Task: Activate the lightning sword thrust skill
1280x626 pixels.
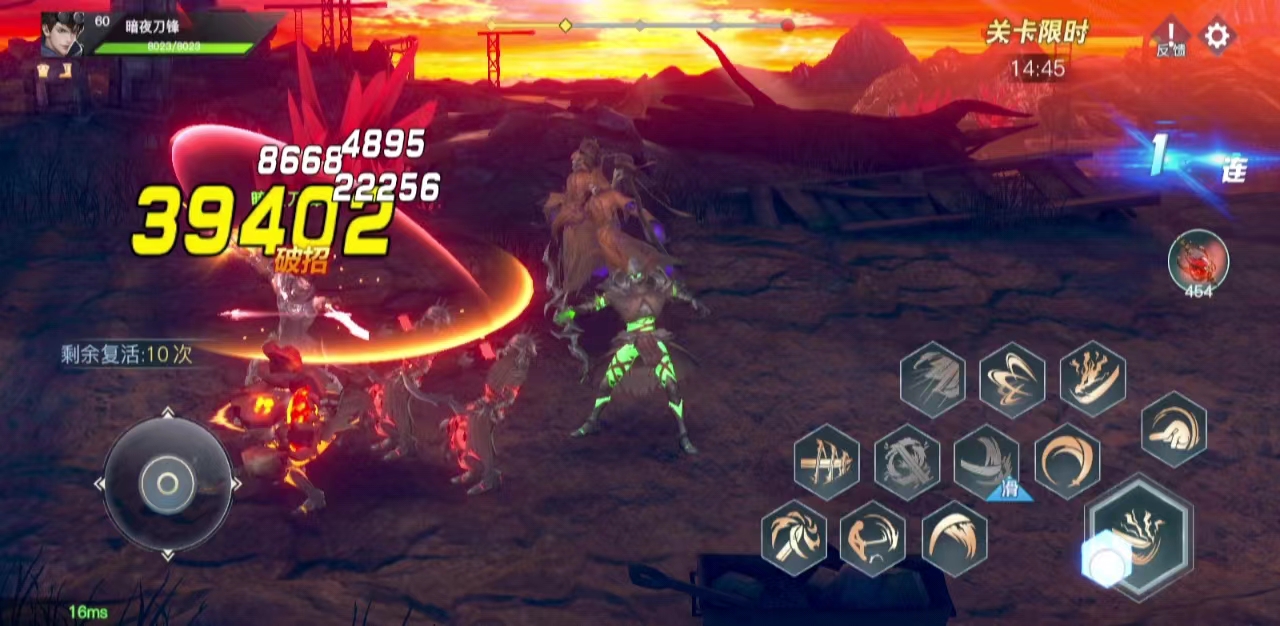Action: pos(827,462)
